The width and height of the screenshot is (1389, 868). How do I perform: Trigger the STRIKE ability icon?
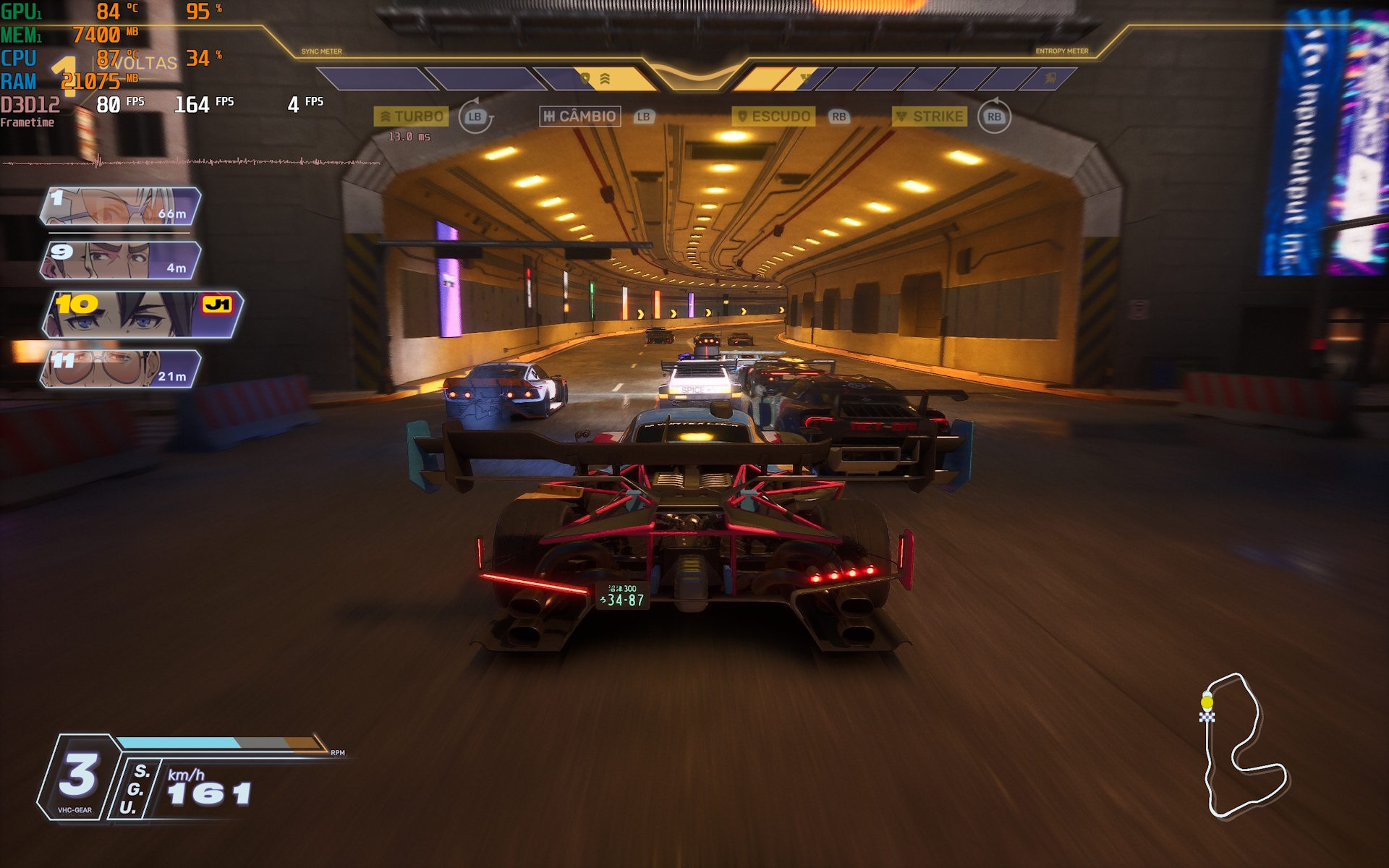point(931,116)
